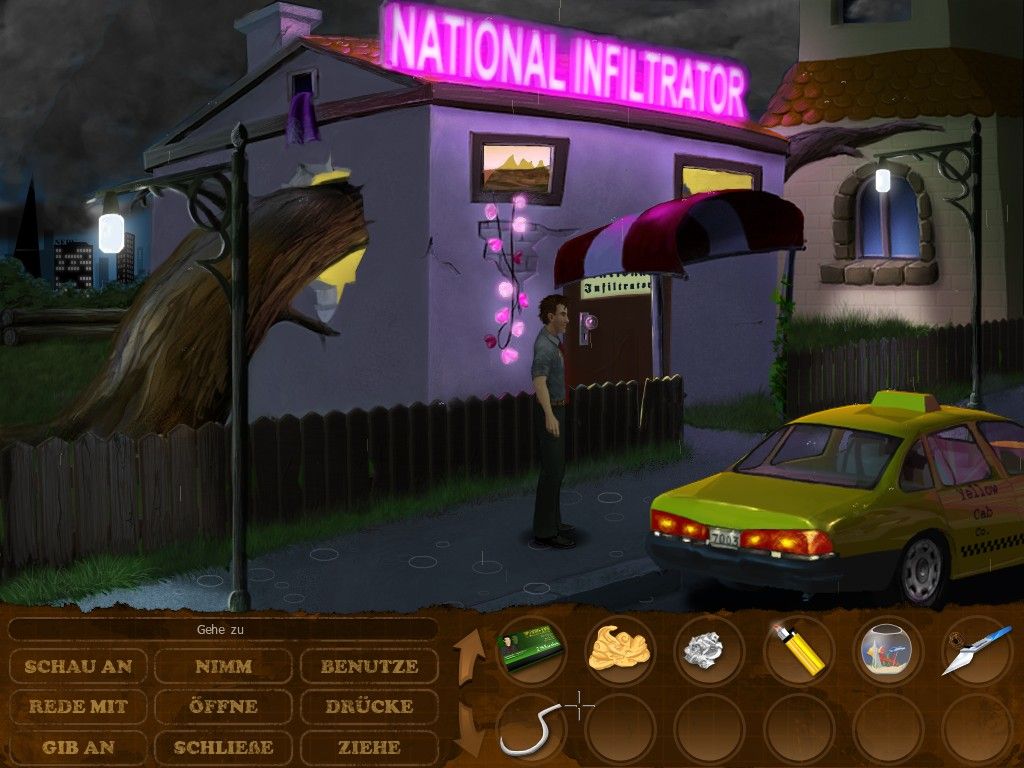Pick the yellow dough blob item

click(x=619, y=649)
